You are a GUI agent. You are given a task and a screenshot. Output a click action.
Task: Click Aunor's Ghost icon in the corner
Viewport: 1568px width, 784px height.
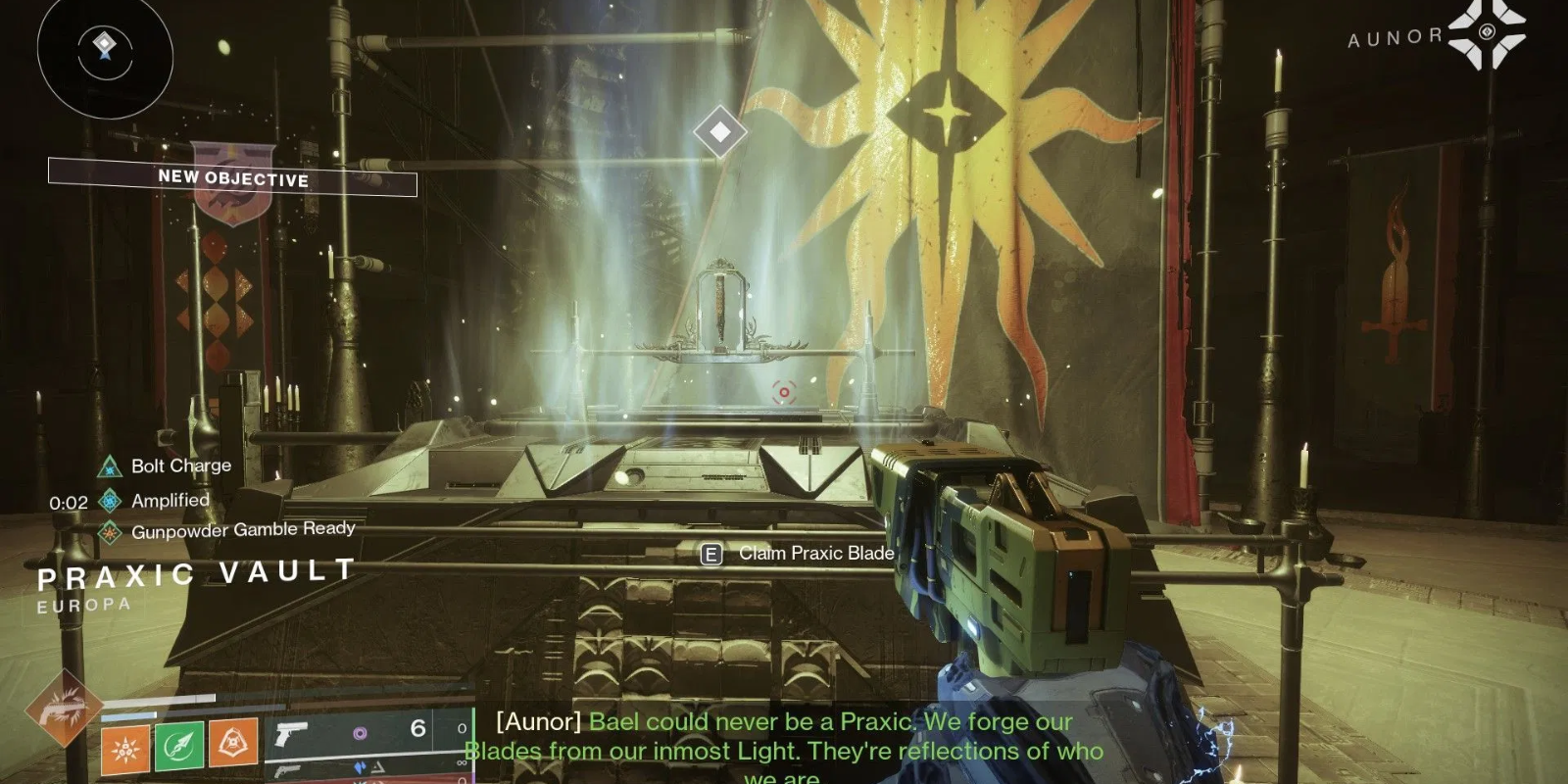click(x=1486, y=31)
